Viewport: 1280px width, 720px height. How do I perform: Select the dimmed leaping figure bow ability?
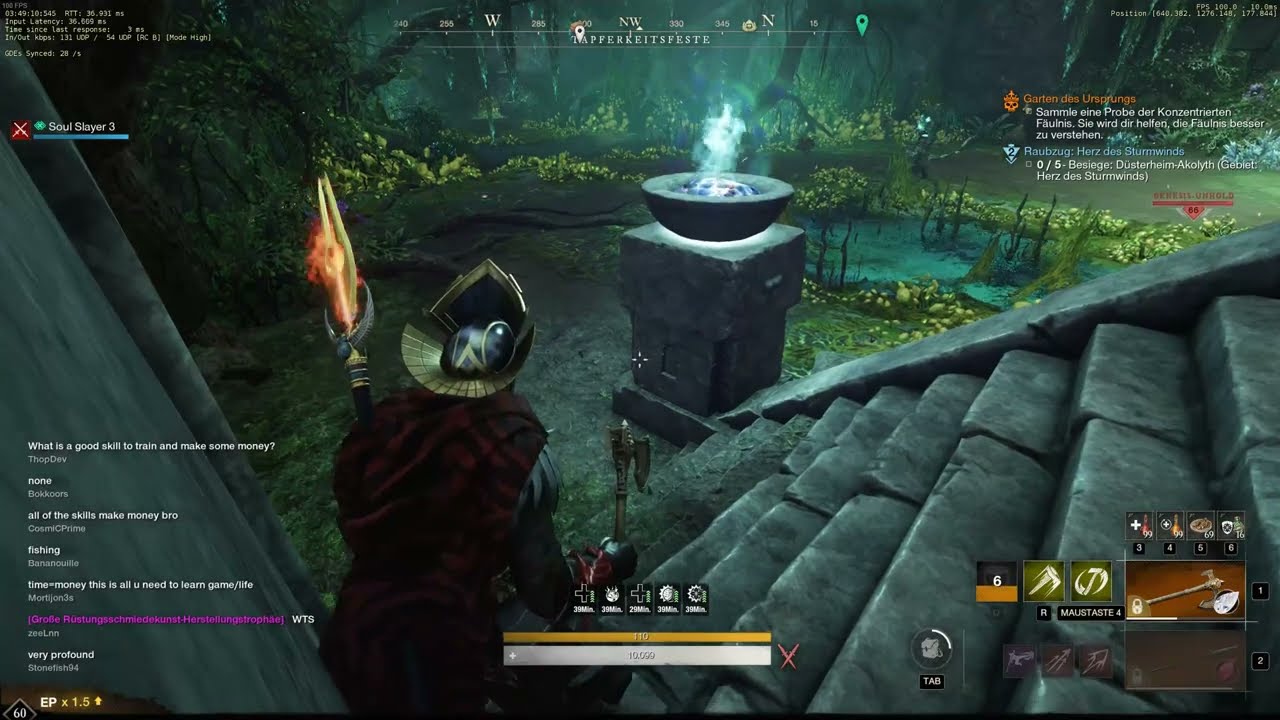[1020, 661]
